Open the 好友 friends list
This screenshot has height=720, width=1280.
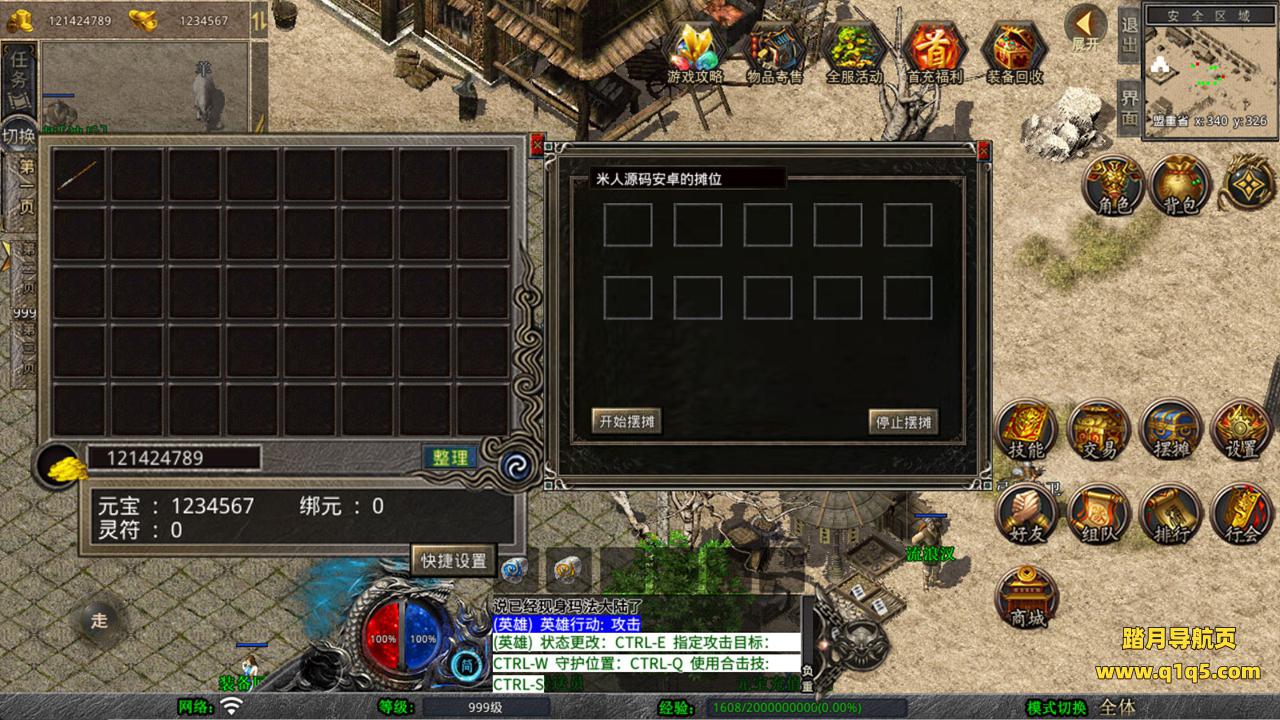point(1026,514)
